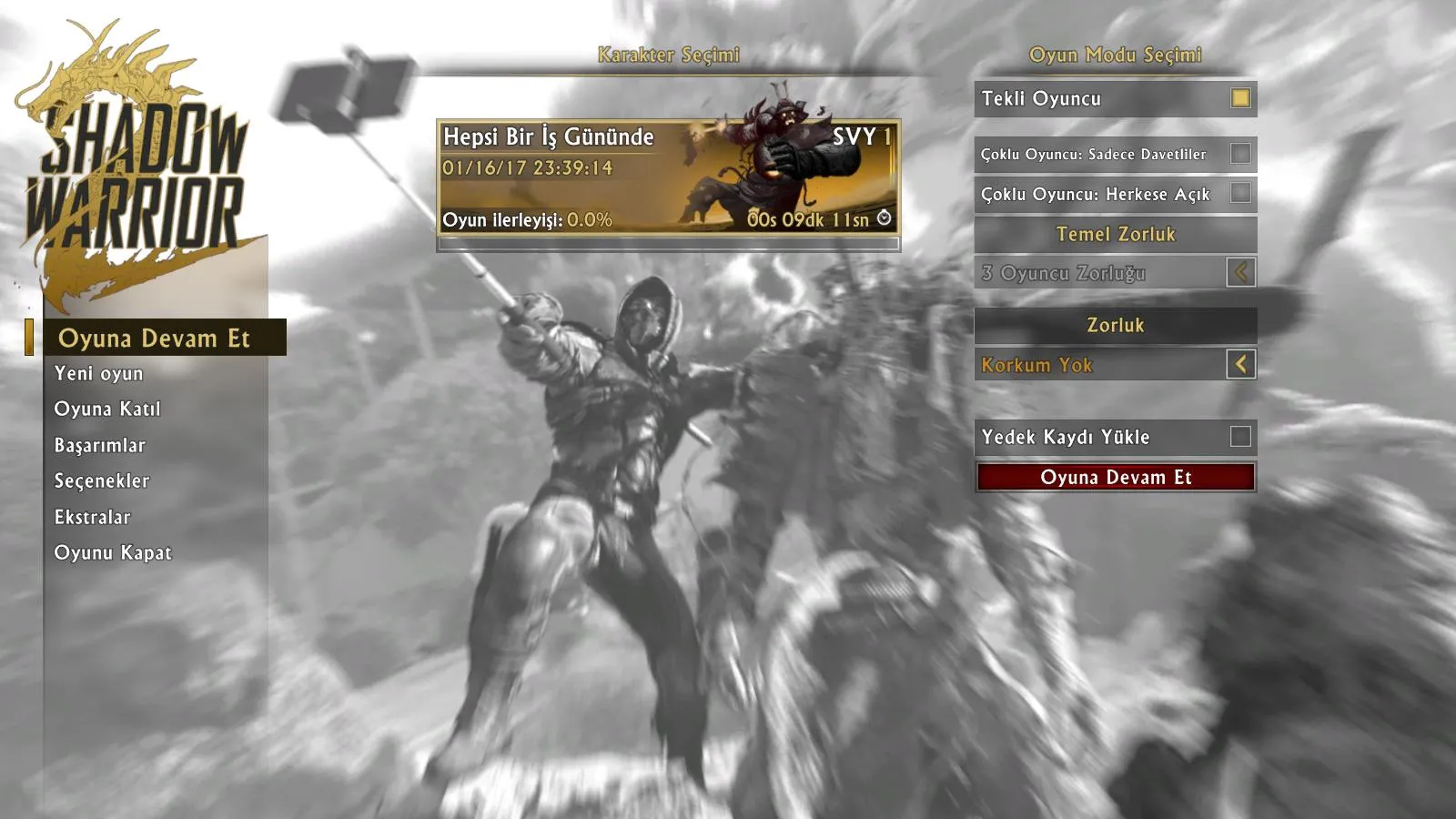Tick the Tekli Oyuncu checkbox
The height and width of the screenshot is (819, 1456).
click(1240, 98)
